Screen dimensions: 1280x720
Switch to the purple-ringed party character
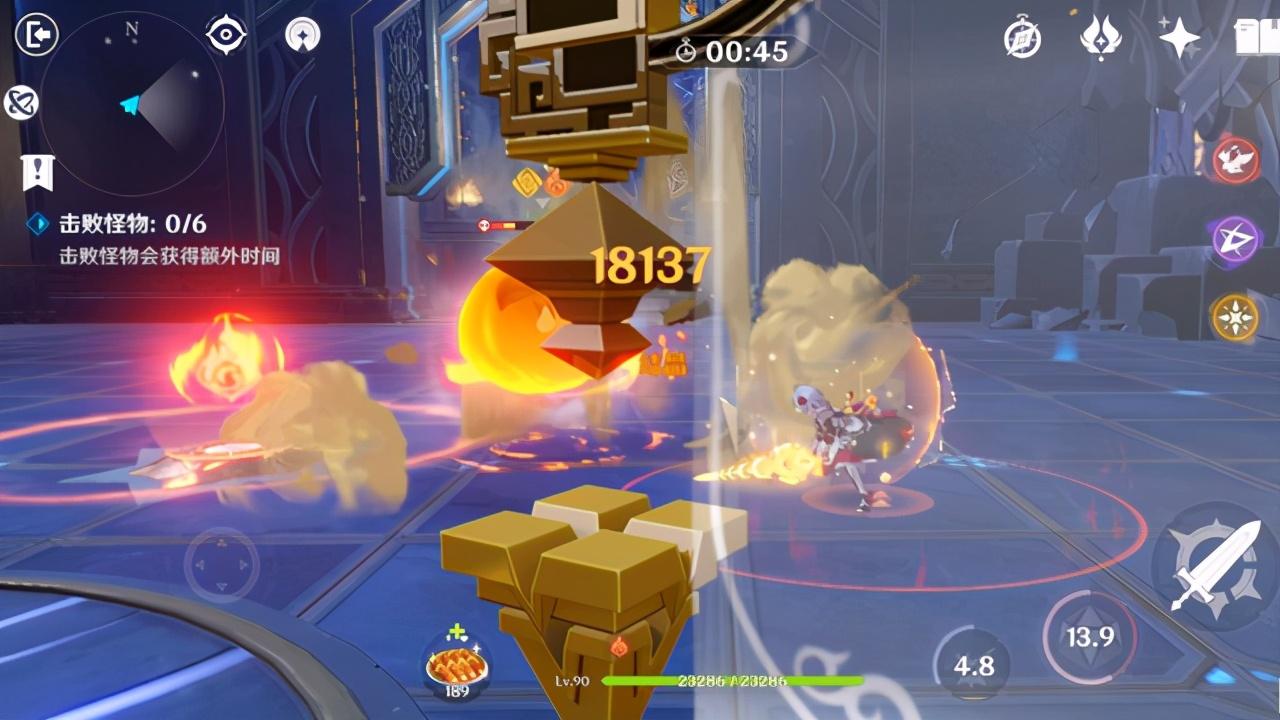[1237, 239]
